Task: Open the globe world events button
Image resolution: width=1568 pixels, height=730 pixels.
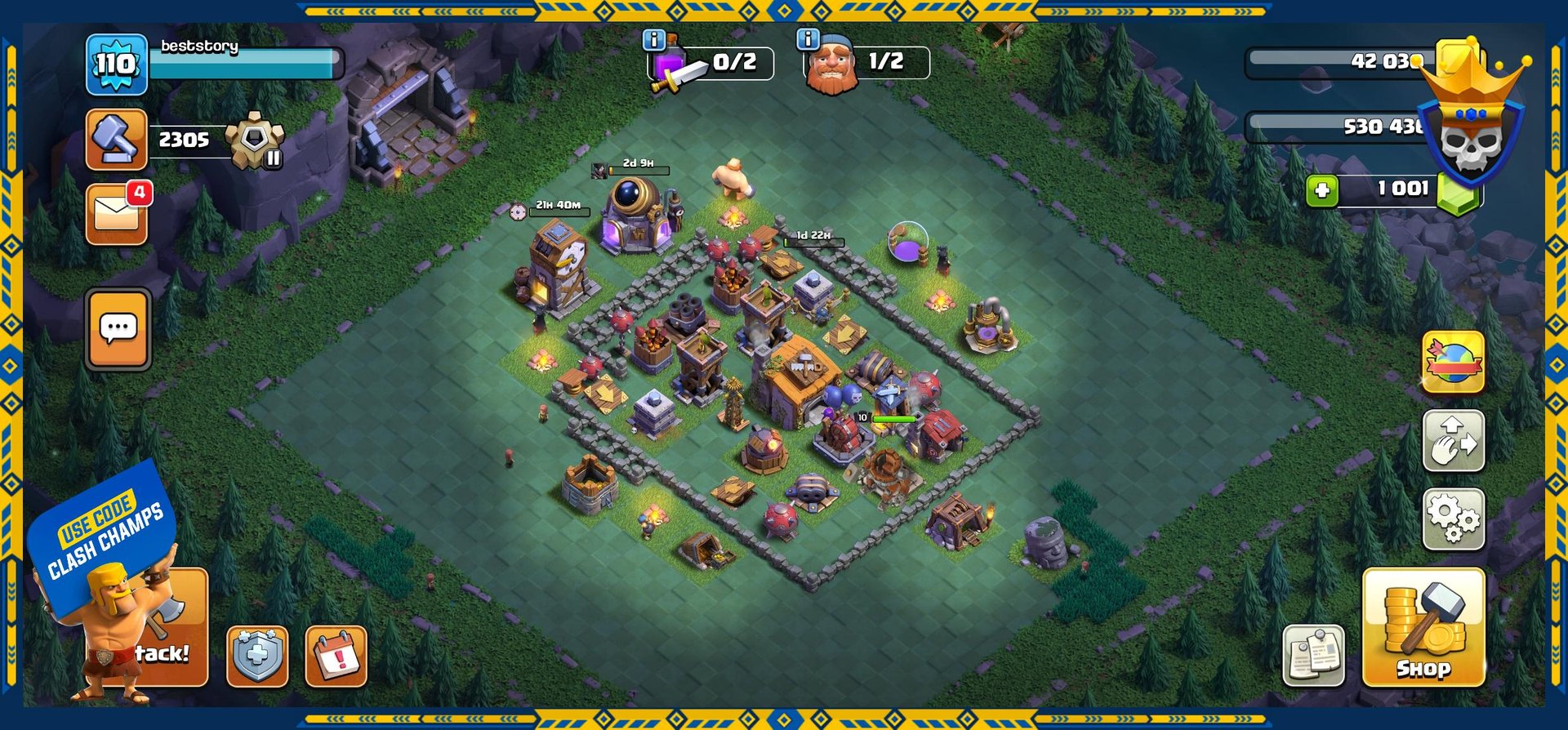Action: click(x=1453, y=363)
